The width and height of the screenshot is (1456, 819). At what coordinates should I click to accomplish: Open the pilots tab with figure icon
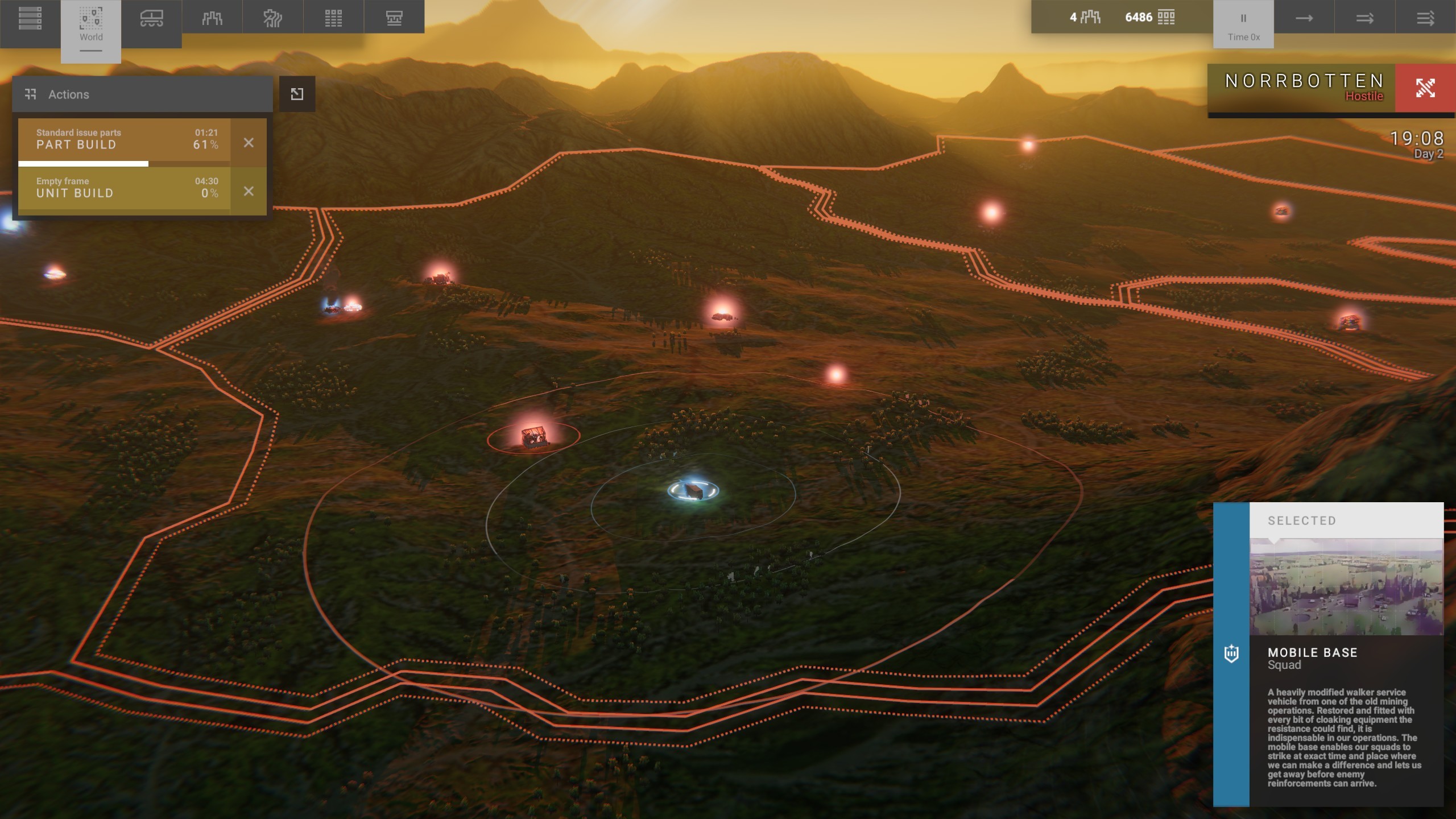[272, 18]
